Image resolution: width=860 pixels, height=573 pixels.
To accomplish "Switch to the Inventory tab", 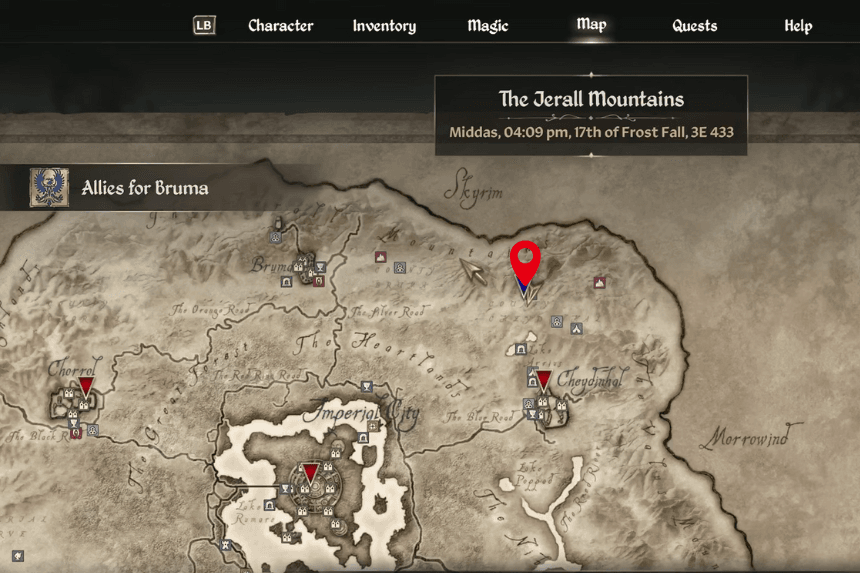I will pyautogui.click(x=384, y=26).
